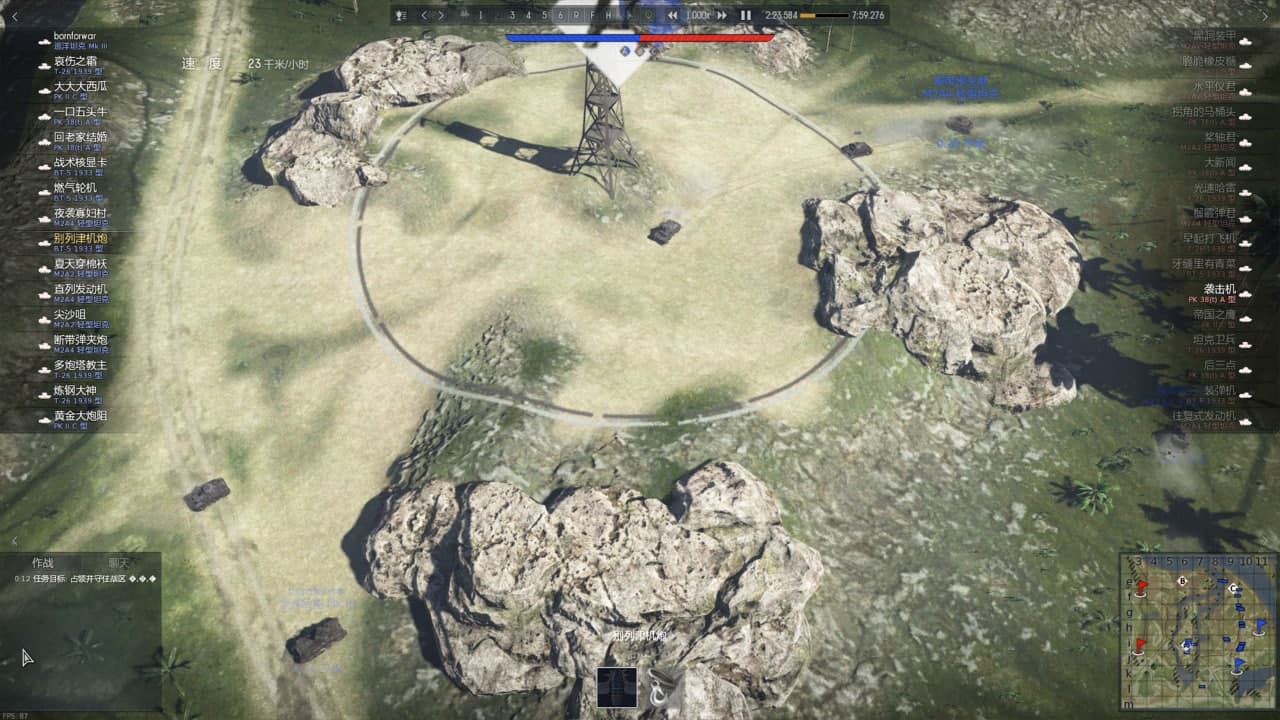This screenshot has width=1280, height=720.
Task: Toggle camera mode 6 in the replay bar
Action: (562, 15)
